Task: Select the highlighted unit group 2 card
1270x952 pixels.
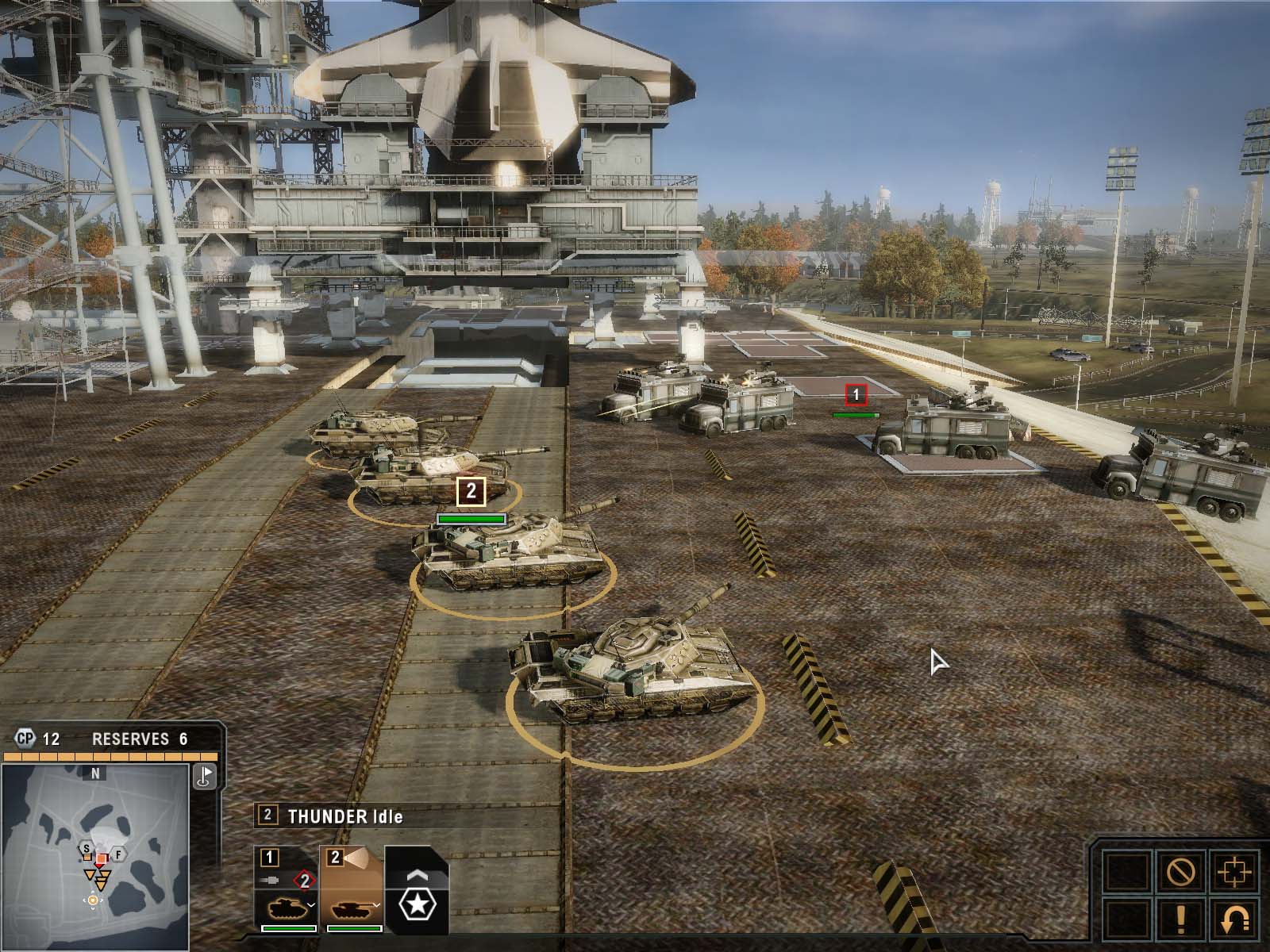Action: (352, 888)
